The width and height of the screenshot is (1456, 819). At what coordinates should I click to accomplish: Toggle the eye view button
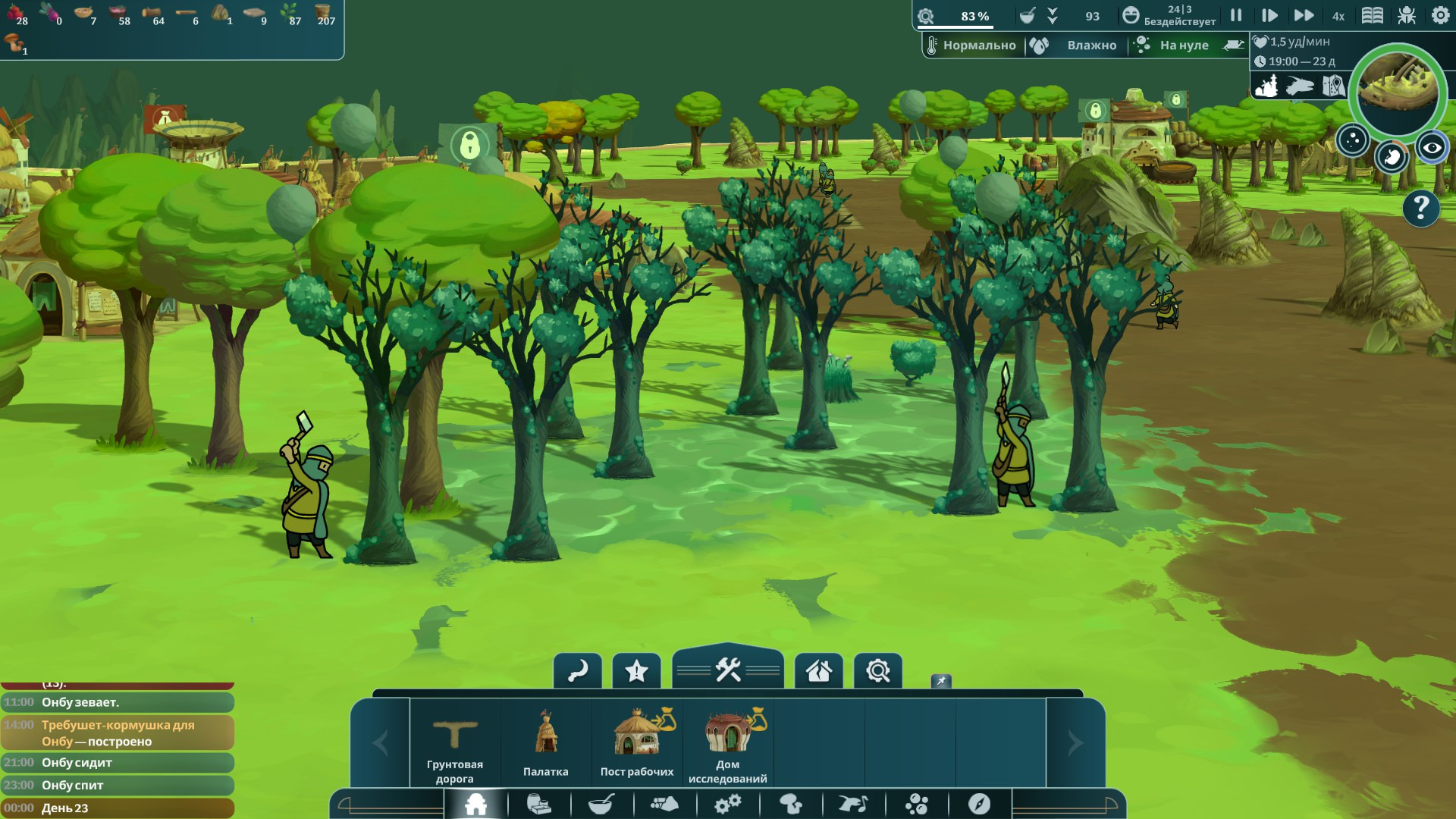point(1432,148)
